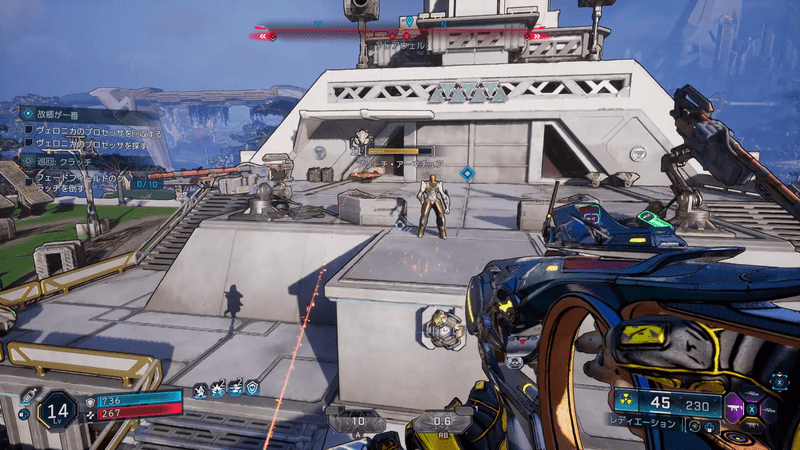
Task: Click the level 14 character badge
Action: pos(57,409)
